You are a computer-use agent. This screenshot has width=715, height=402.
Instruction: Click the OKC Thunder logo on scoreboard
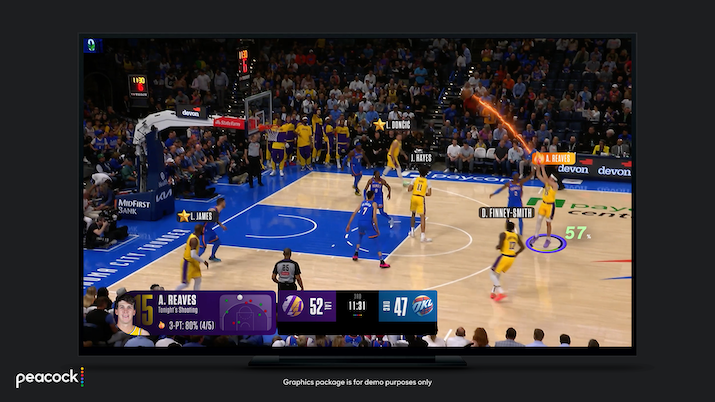click(423, 306)
